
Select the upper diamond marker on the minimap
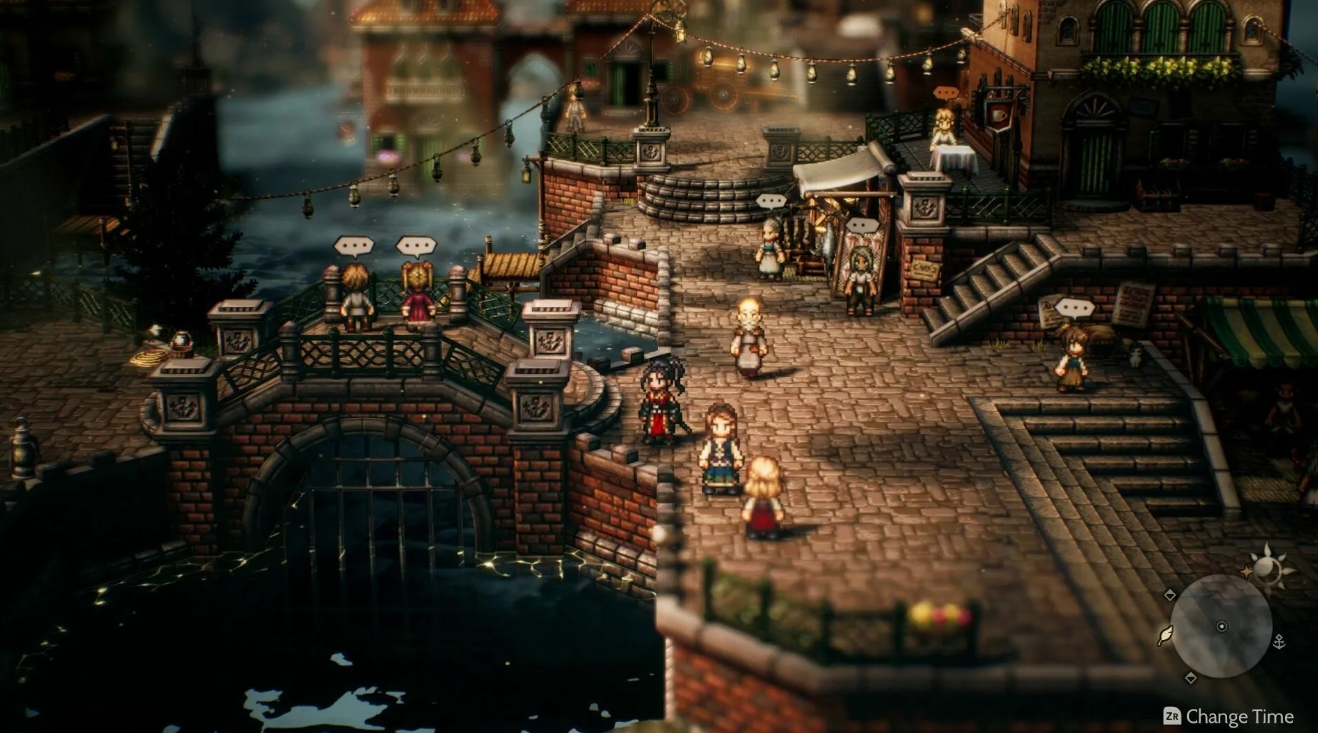tap(1170, 595)
